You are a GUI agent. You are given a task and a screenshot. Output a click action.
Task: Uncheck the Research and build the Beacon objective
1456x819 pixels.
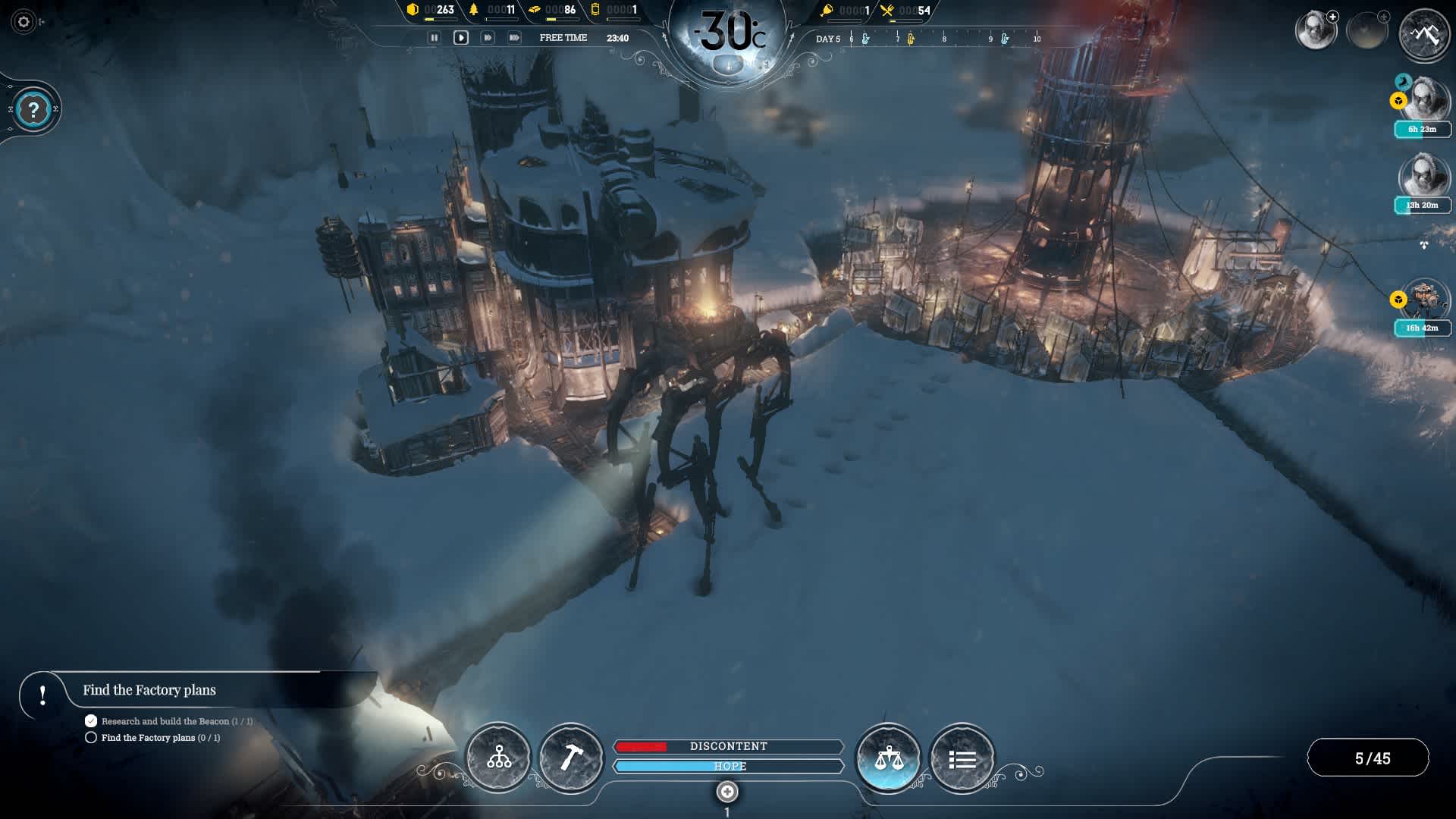(x=91, y=720)
